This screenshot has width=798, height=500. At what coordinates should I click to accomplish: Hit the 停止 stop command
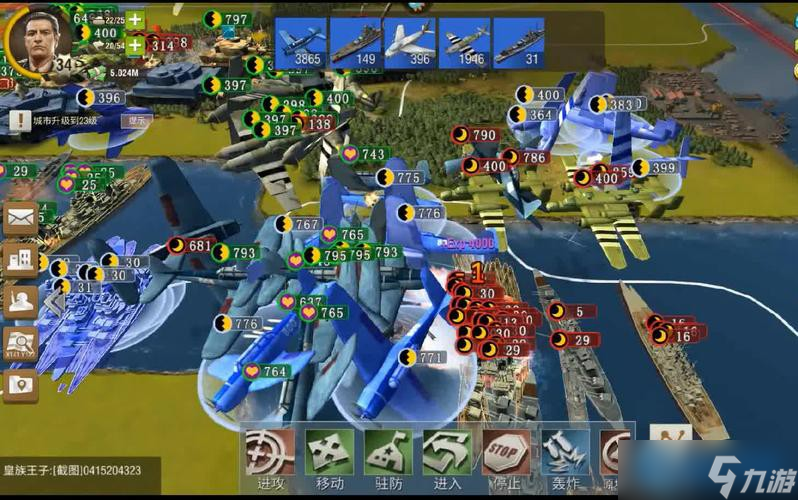click(x=506, y=460)
